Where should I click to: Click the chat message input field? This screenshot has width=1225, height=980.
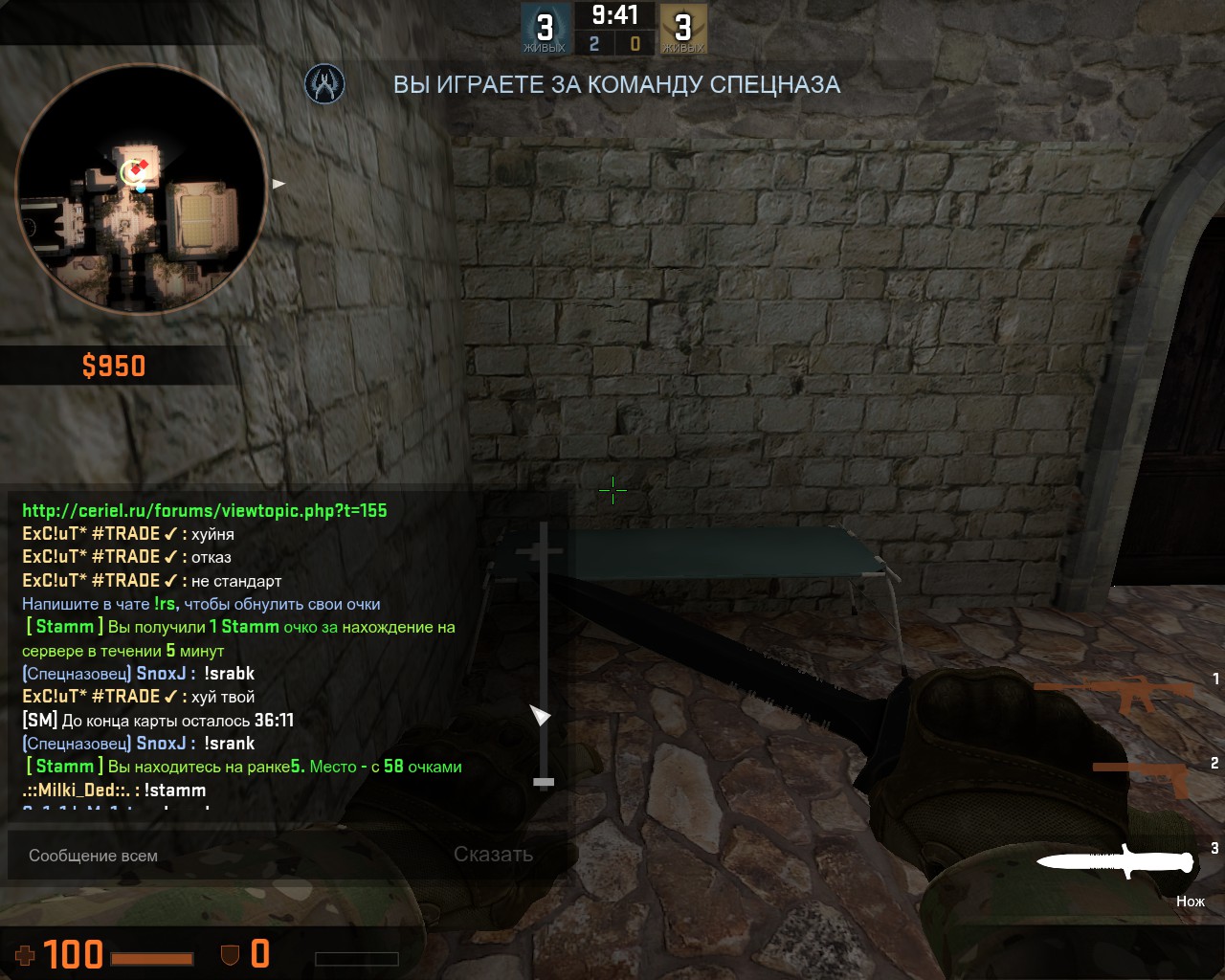[230, 855]
